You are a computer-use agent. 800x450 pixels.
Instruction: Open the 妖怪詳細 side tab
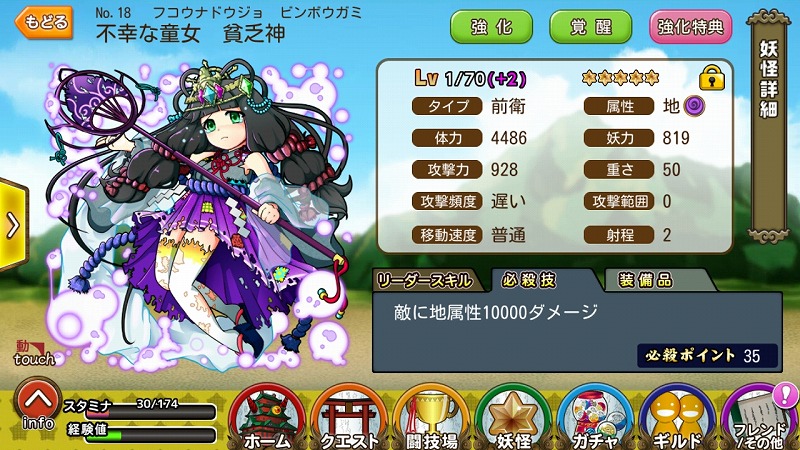[x=769, y=82]
